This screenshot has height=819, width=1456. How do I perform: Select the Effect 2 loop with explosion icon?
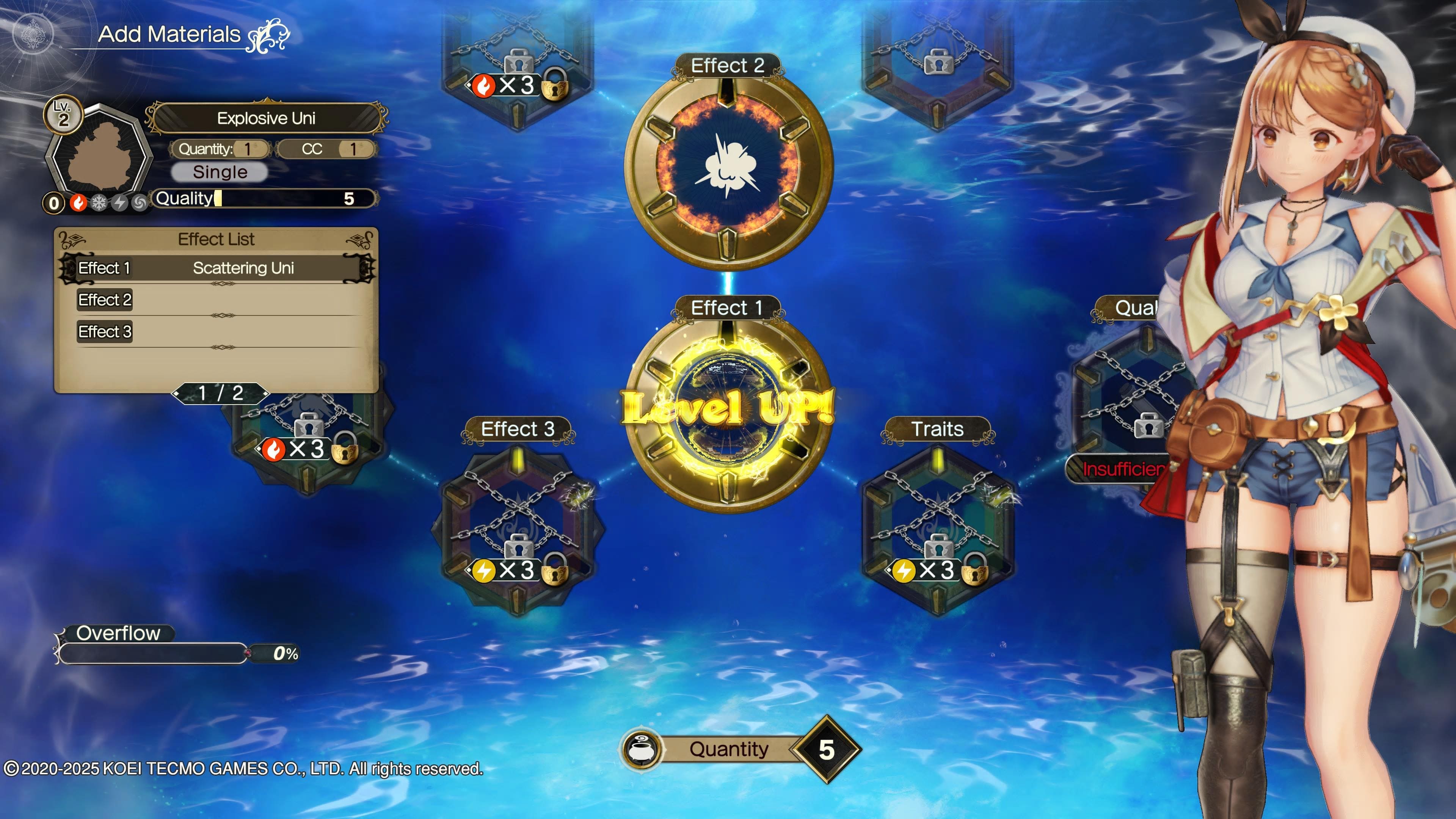click(728, 167)
